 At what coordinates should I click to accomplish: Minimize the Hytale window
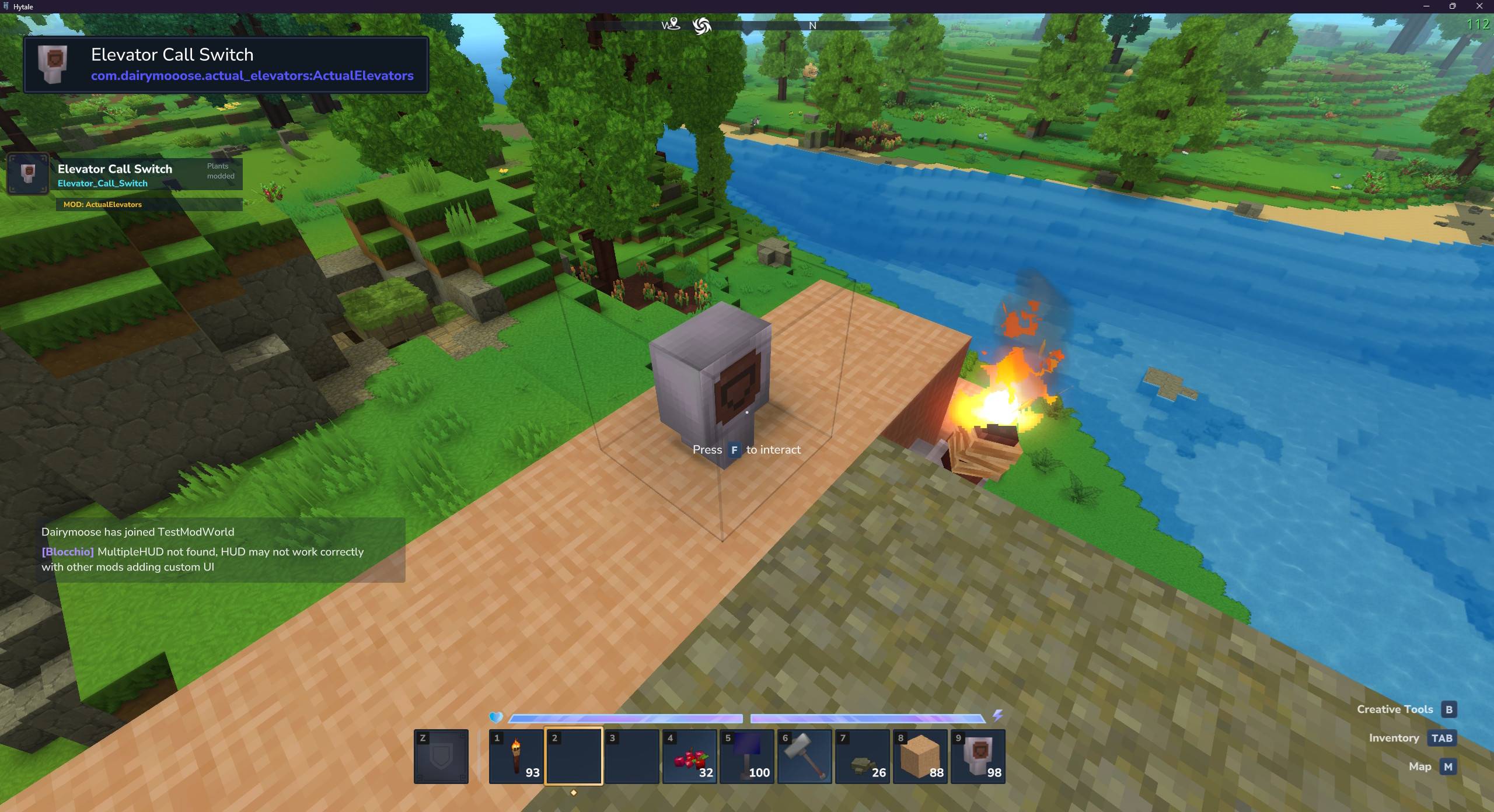(1426, 6)
